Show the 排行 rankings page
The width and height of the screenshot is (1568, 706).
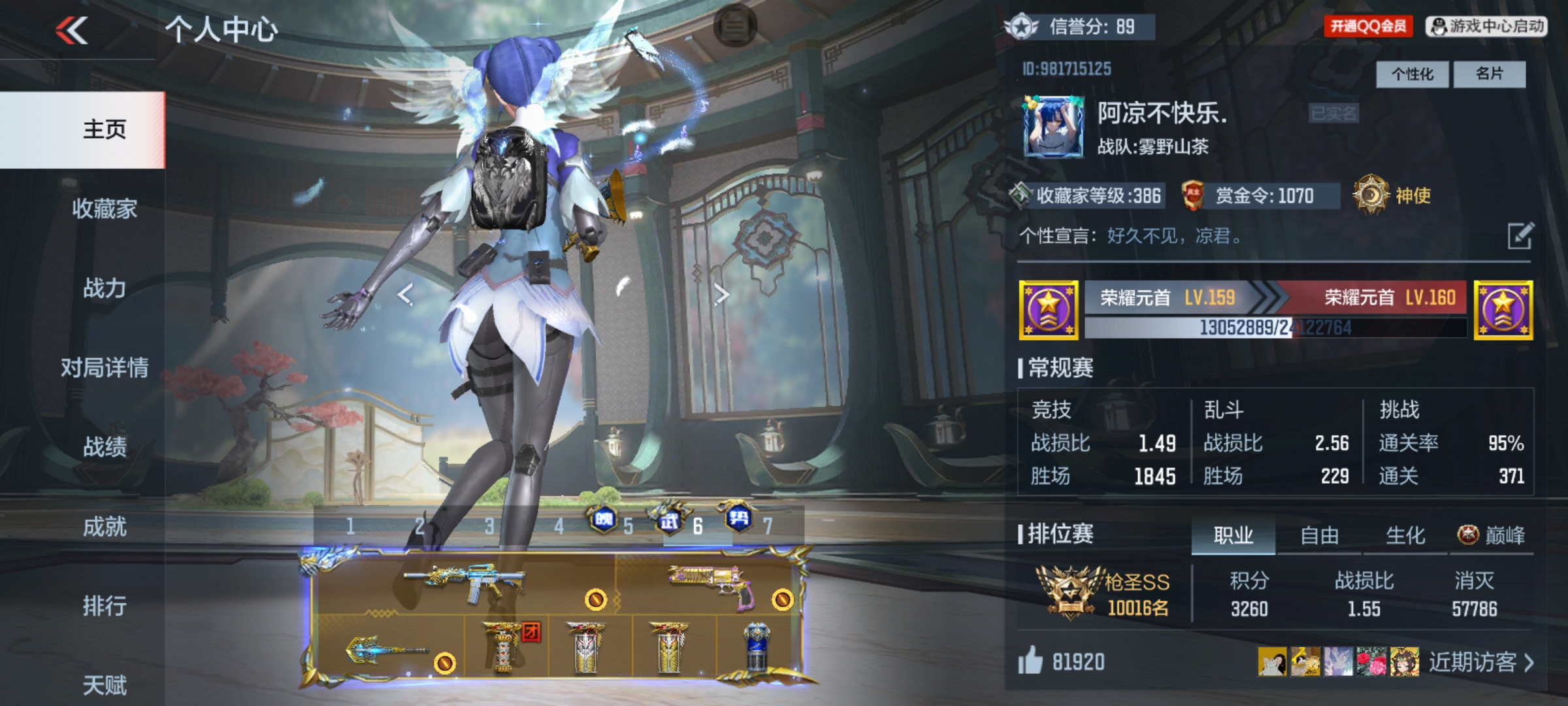(x=105, y=606)
